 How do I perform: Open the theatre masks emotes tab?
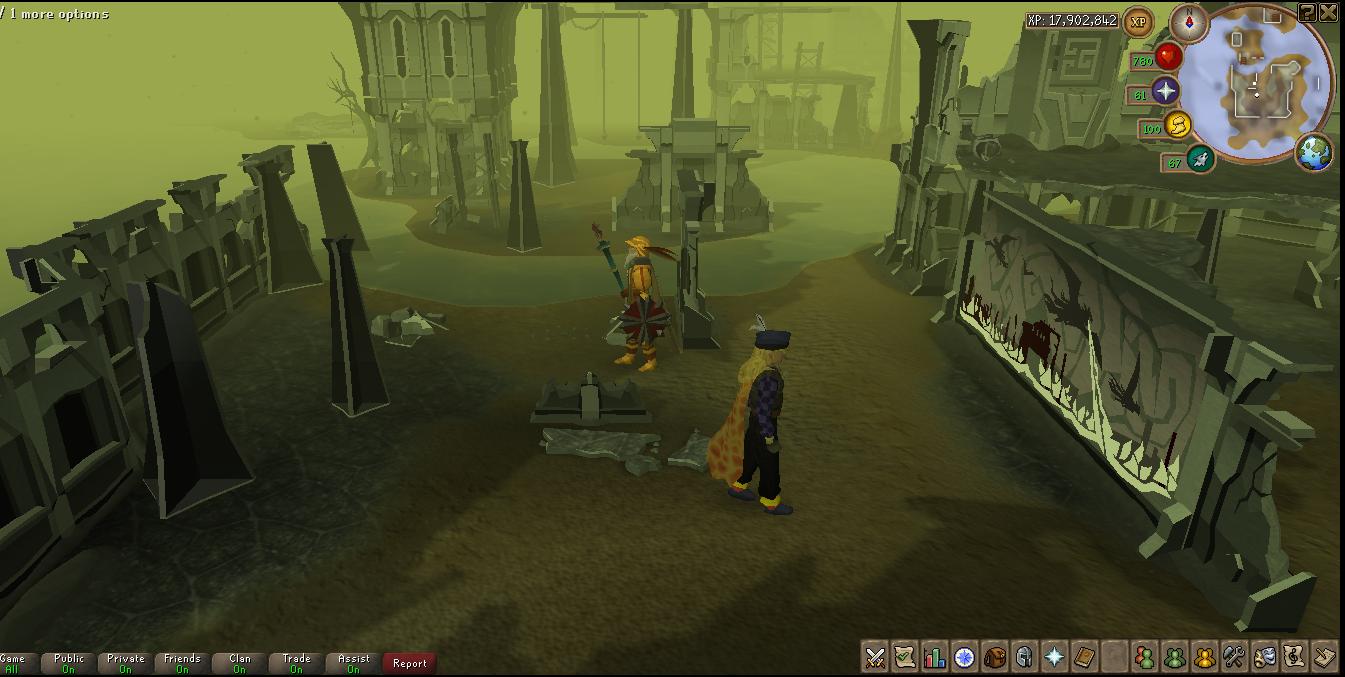tap(1265, 657)
